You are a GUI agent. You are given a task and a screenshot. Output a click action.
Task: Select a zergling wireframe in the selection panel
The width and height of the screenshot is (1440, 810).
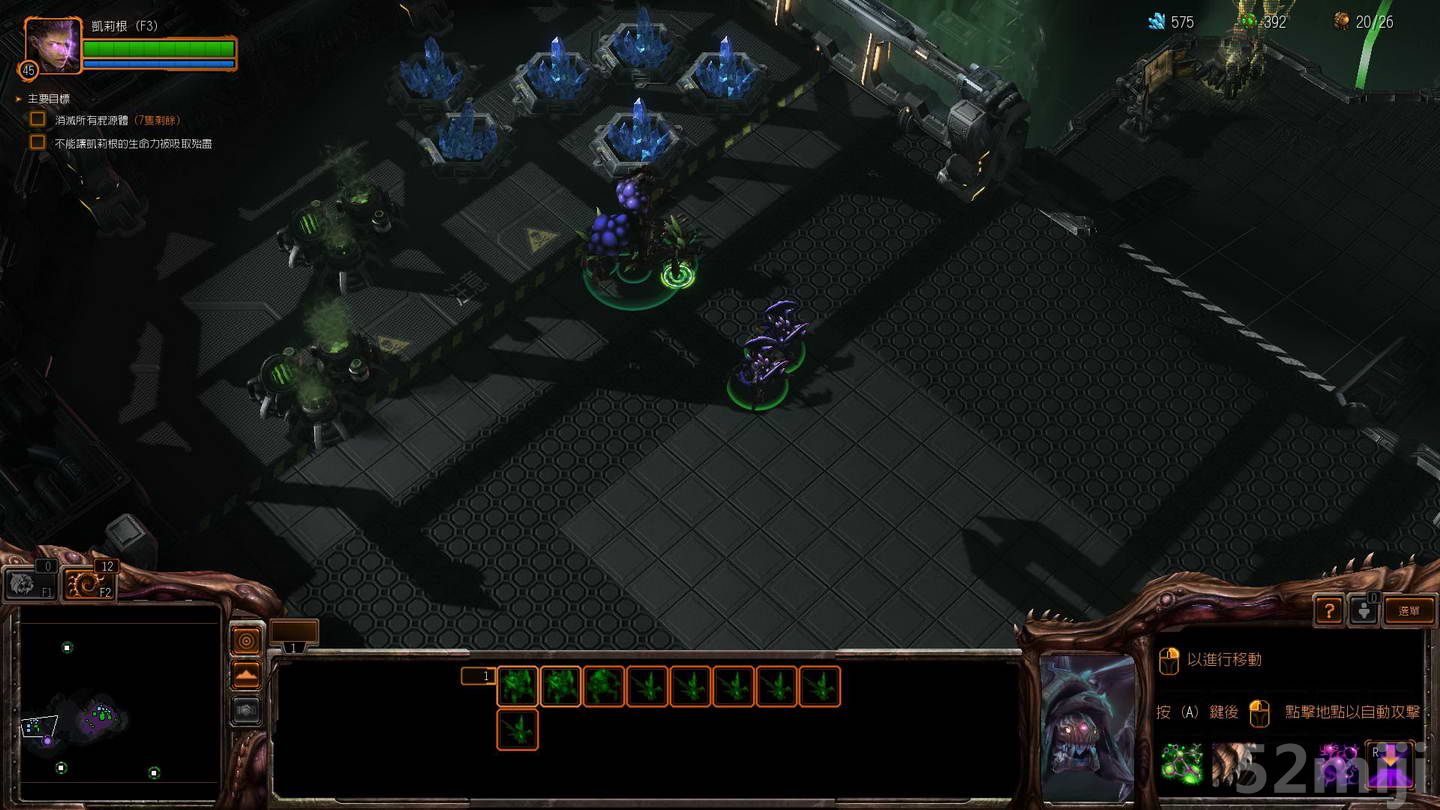pyautogui.click(x=516, y=687)
